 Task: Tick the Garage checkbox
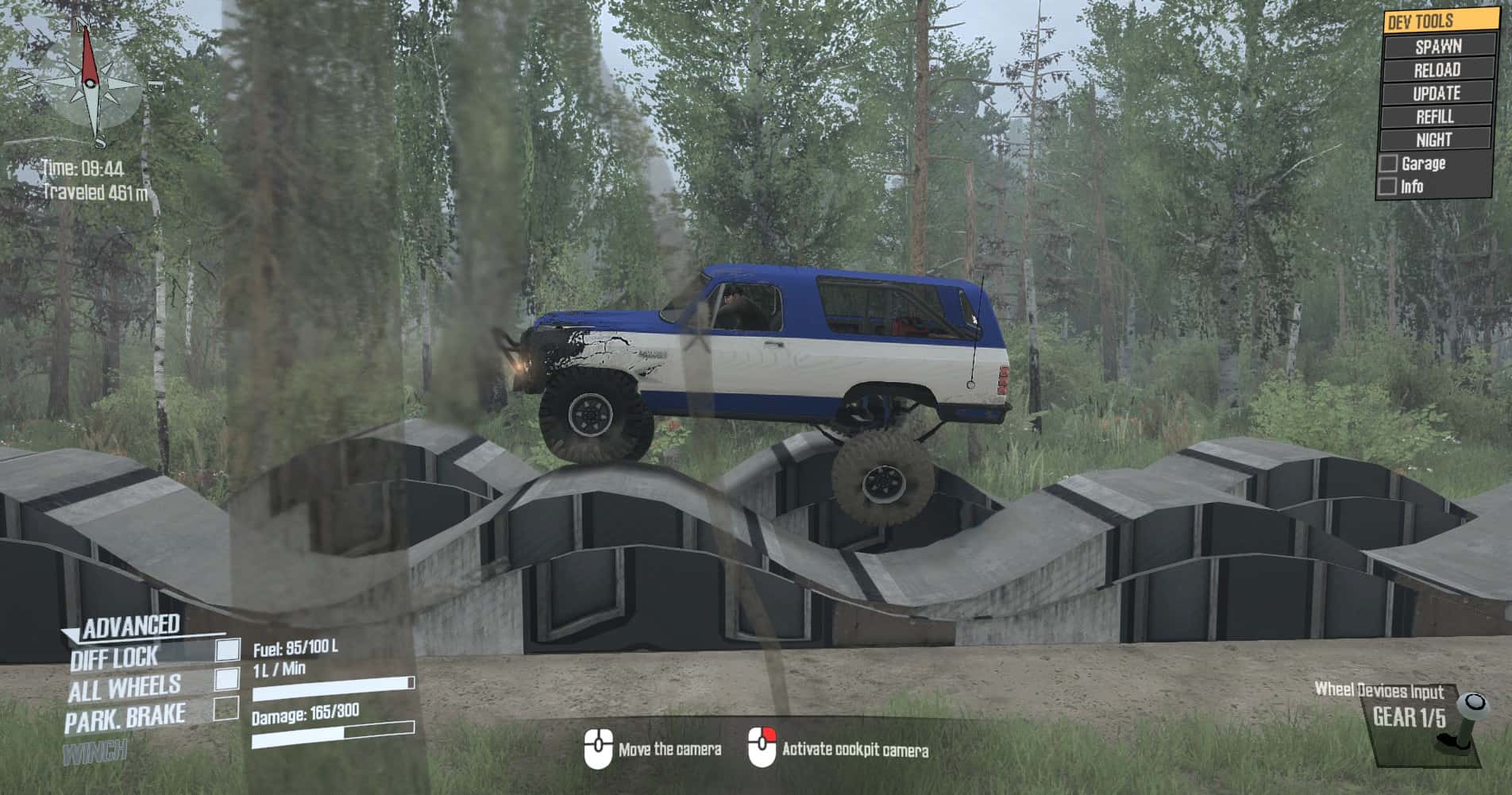[x=1388, y=164]
